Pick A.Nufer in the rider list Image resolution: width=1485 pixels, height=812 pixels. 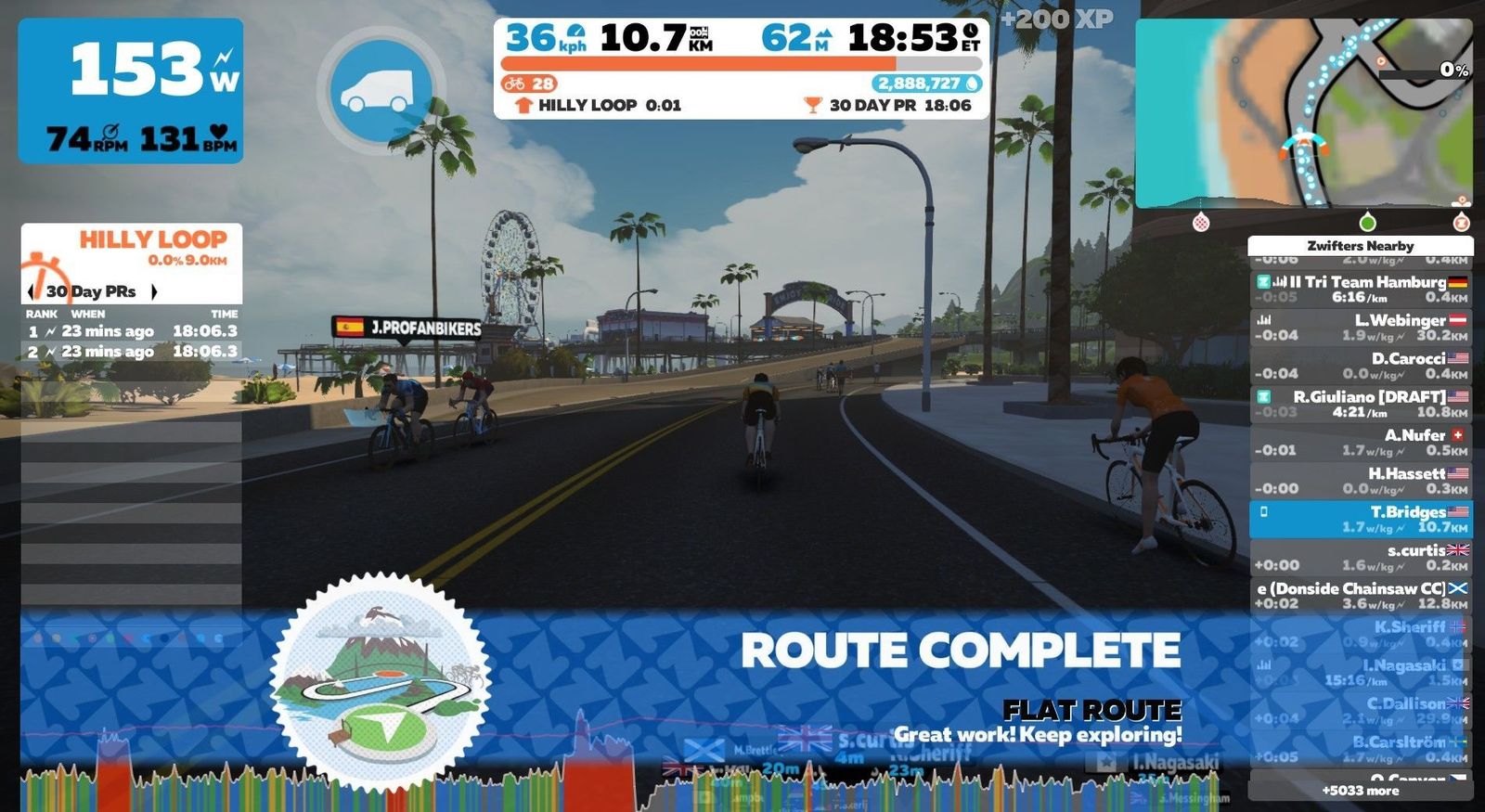(1361, 443)
